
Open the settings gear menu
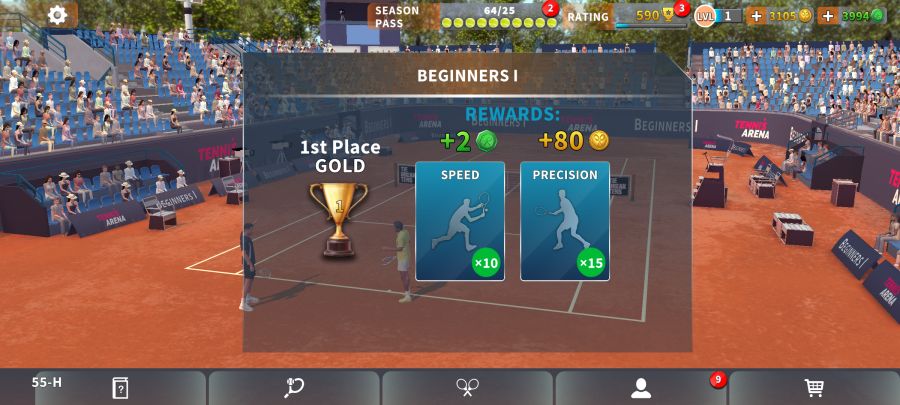58,15
